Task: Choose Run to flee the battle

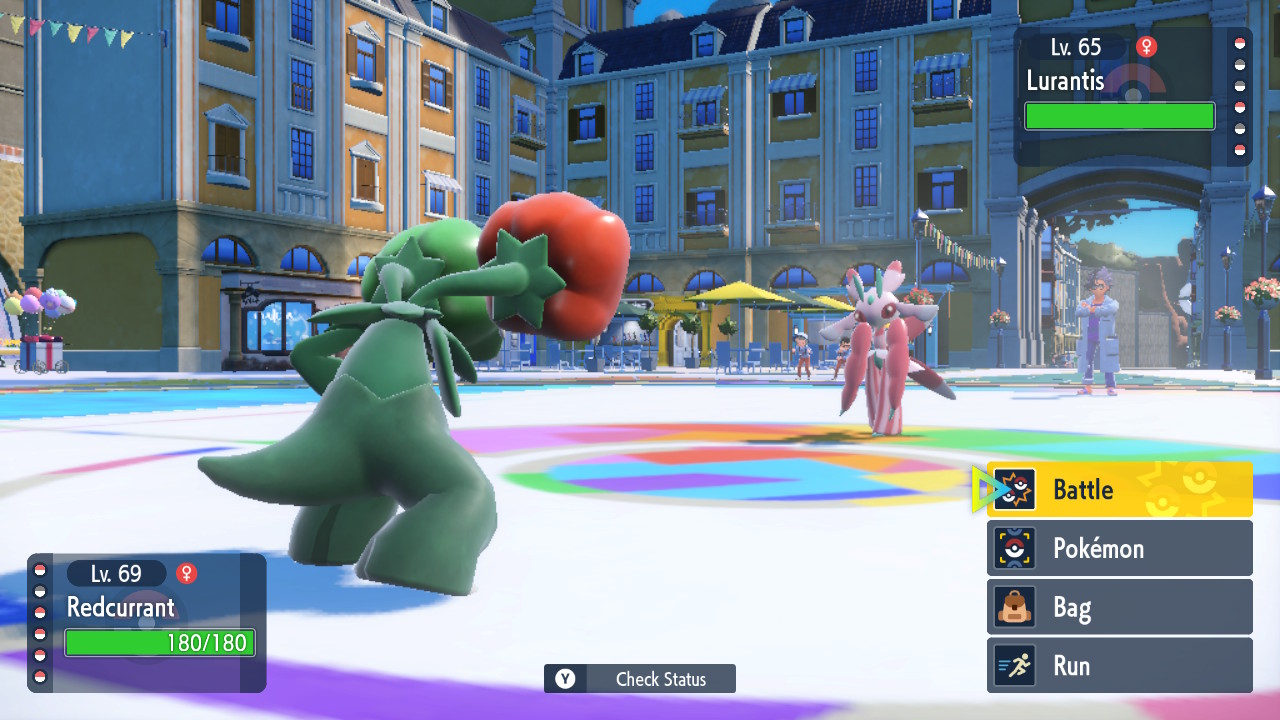Action: click(x=1119, y=666)
